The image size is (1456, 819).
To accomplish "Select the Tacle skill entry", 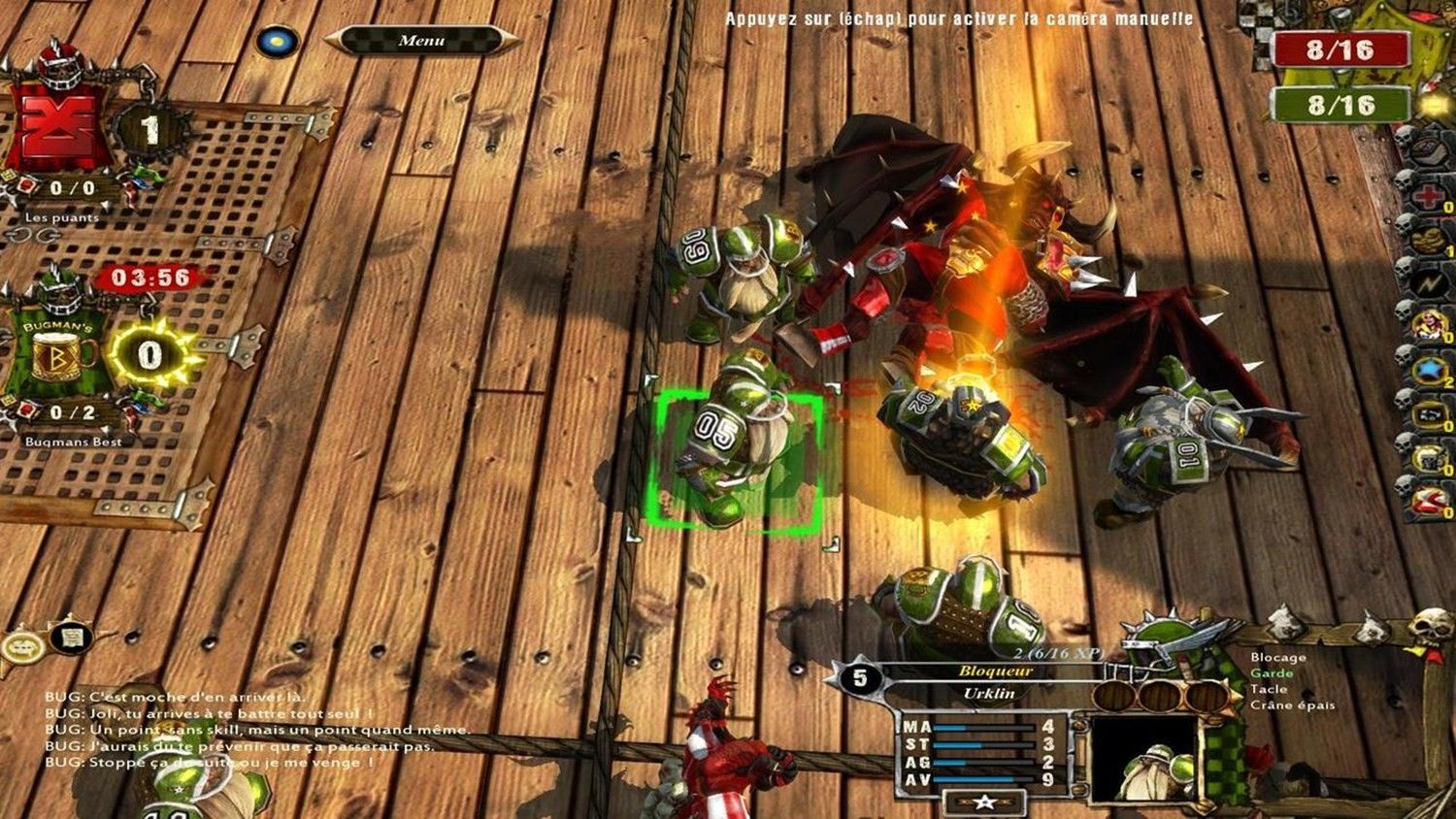I will (1269, 689).
